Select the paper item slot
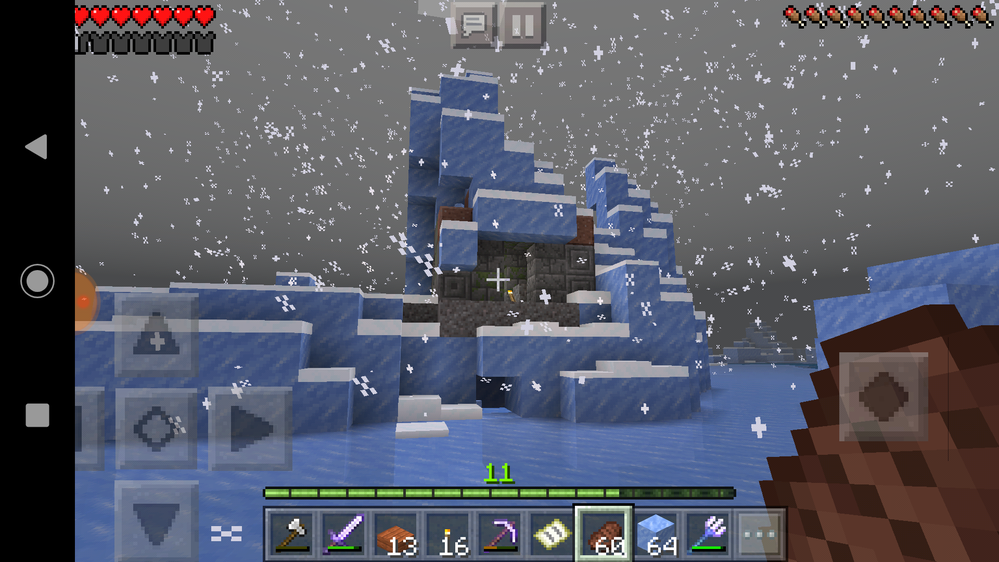999x562 pixels. pos(551,535)
